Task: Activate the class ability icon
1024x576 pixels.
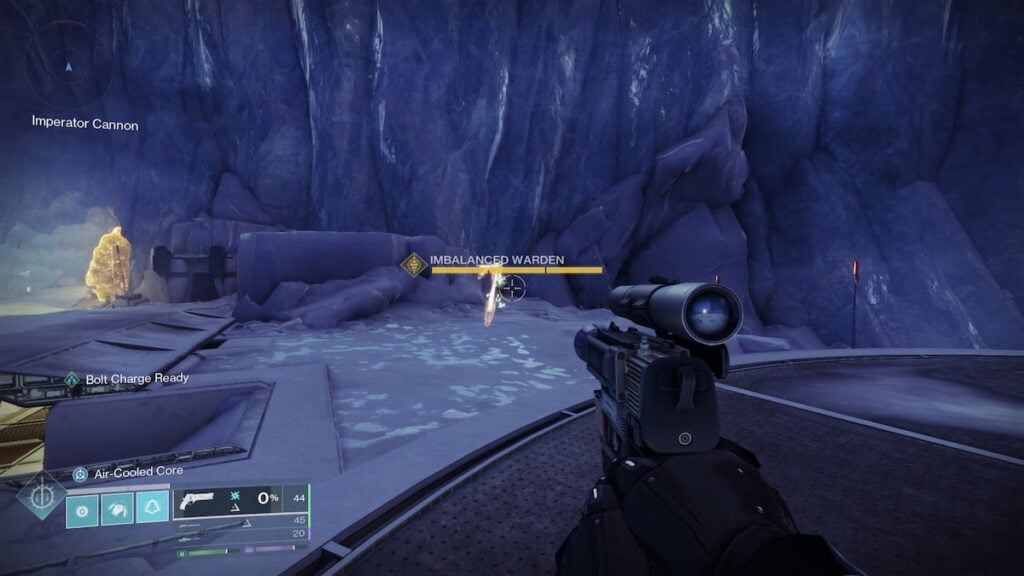Action: tap(152, 509)
